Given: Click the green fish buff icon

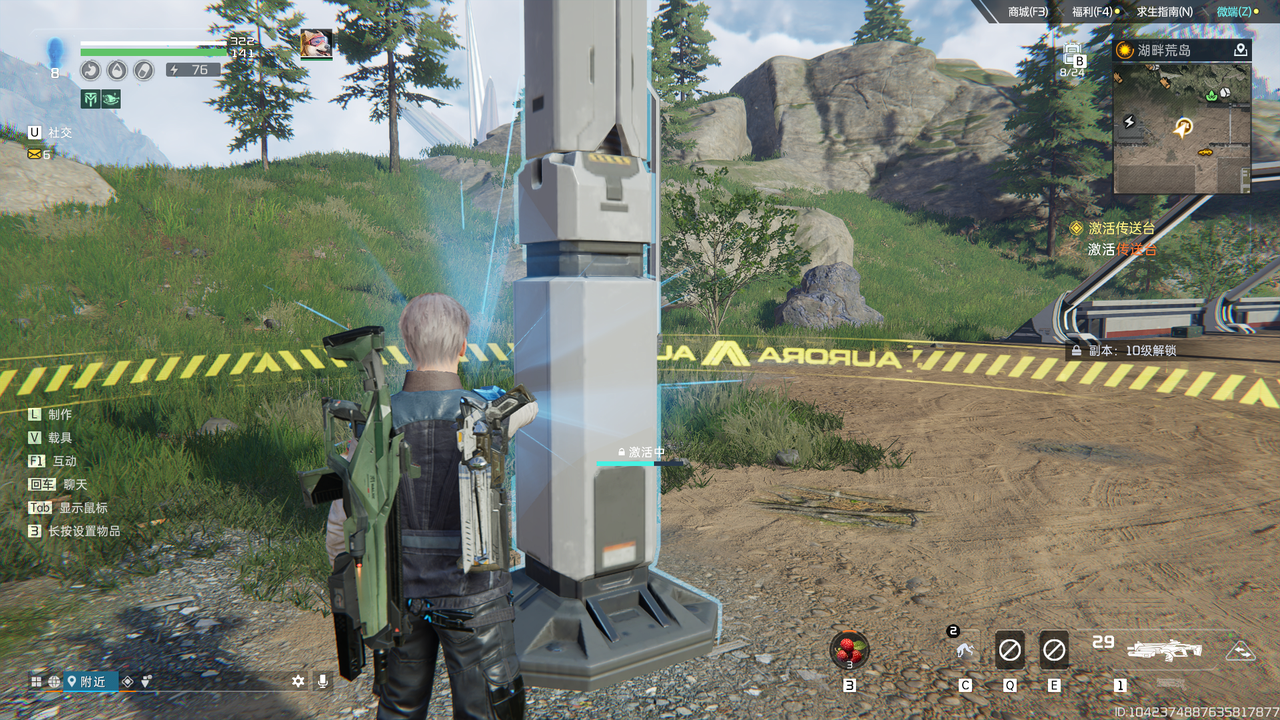Looking at the screenshot, I should tap(110, 98).
